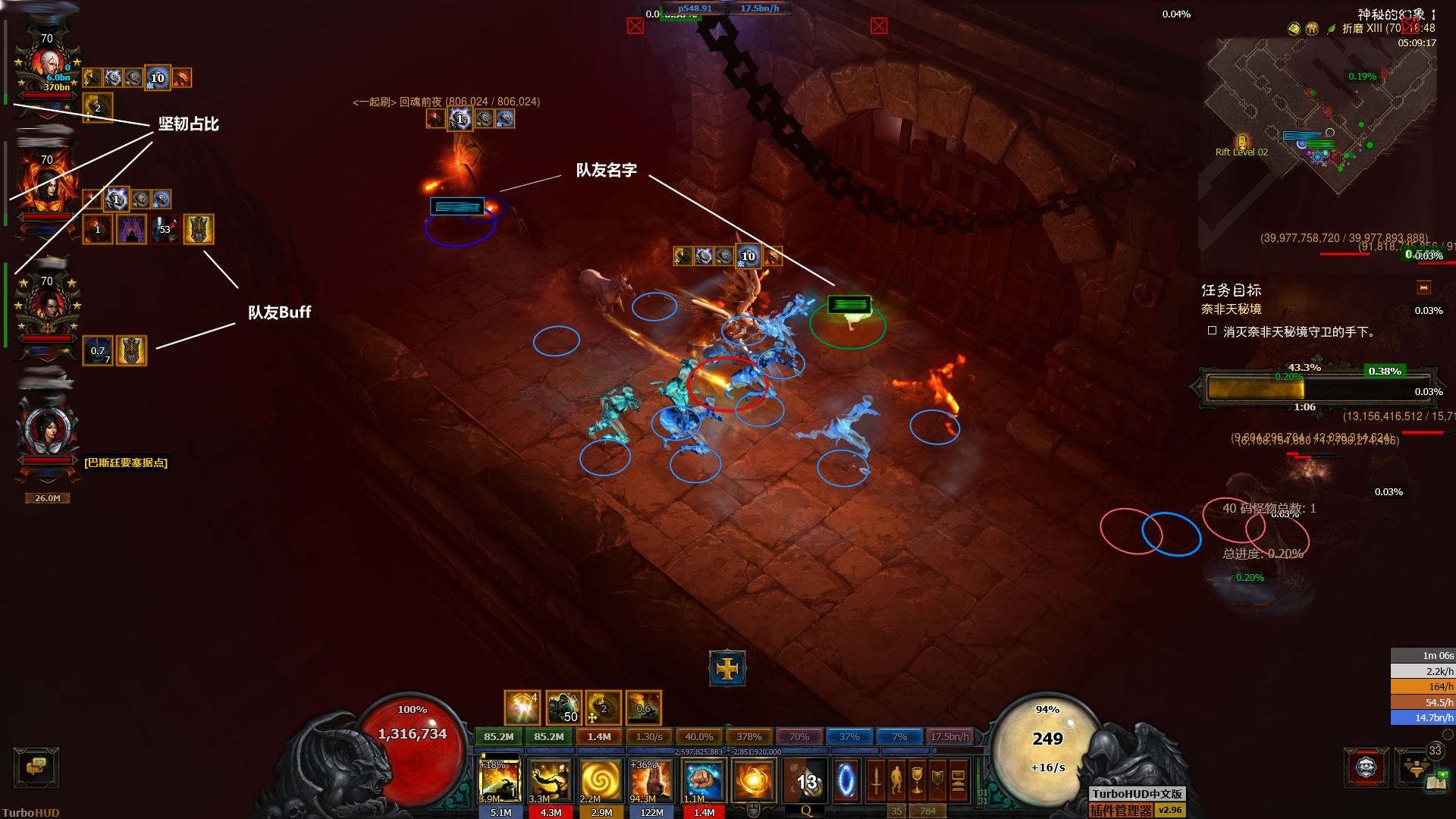This screenshot has height=819, width=1456.
Task: Trigger the open palm skill icon
Action: click(x=651, y=780)
